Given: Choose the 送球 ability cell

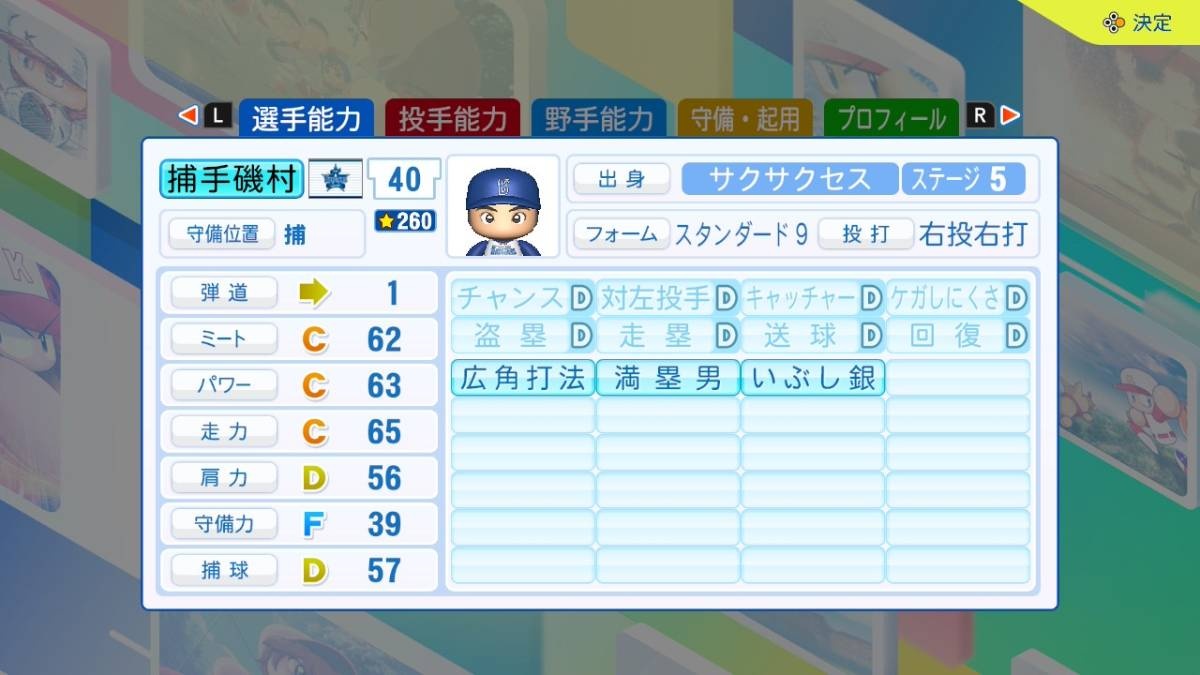Looking at the screenshot, I should pos(813,335).
